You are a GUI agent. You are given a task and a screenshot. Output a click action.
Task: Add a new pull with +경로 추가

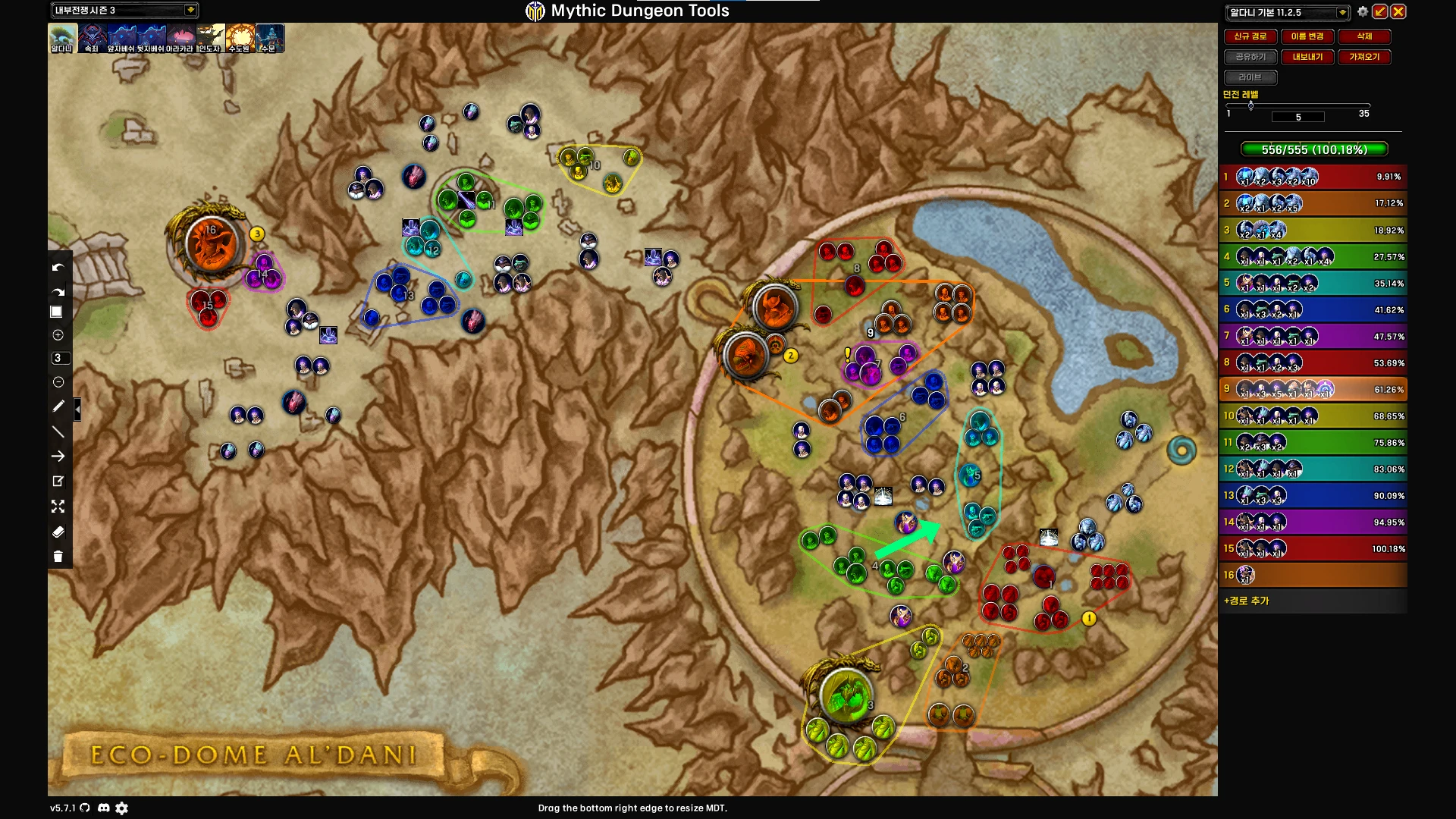coord(1247,601)
